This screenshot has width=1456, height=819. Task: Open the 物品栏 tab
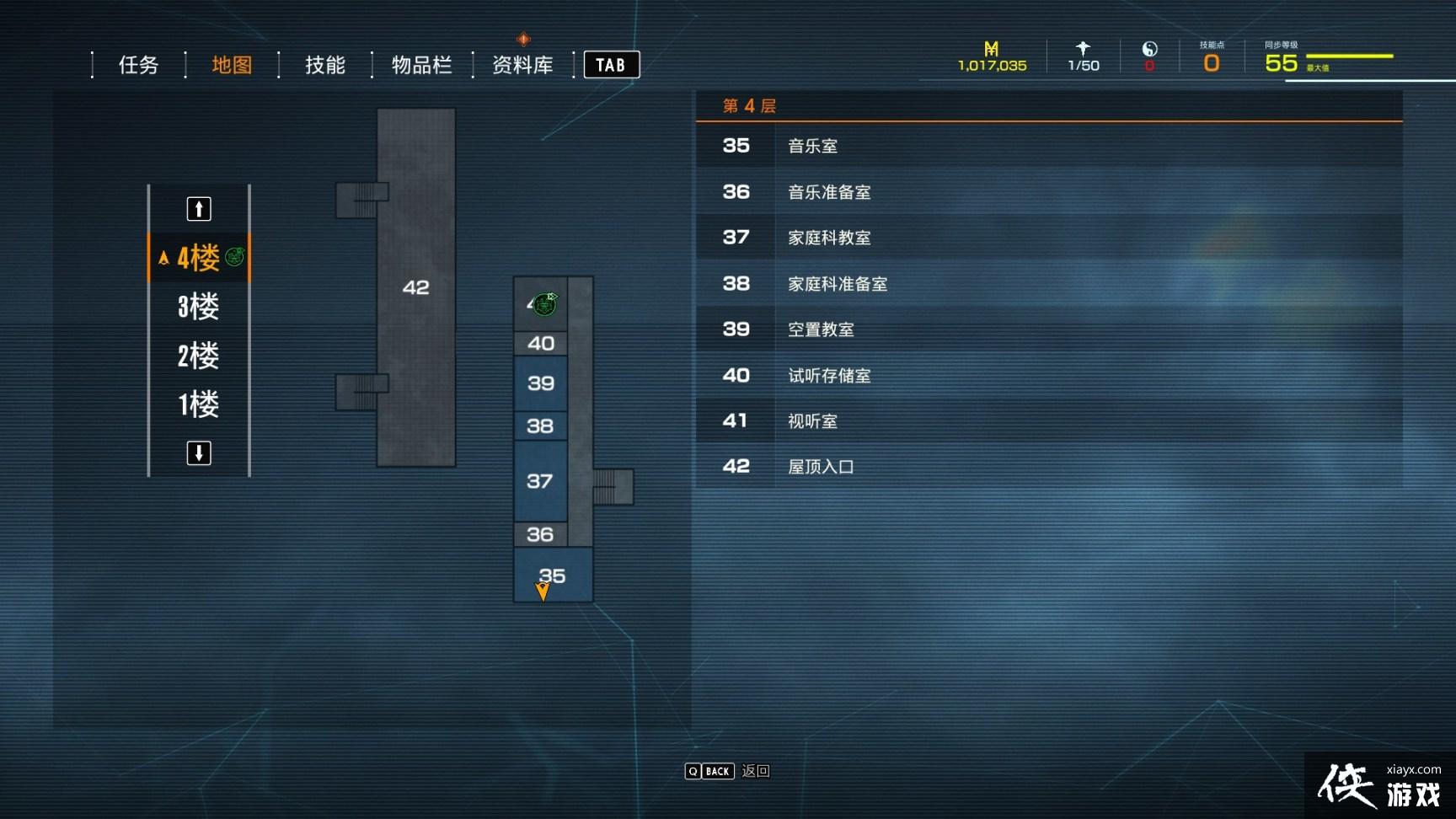click(422, 65)
